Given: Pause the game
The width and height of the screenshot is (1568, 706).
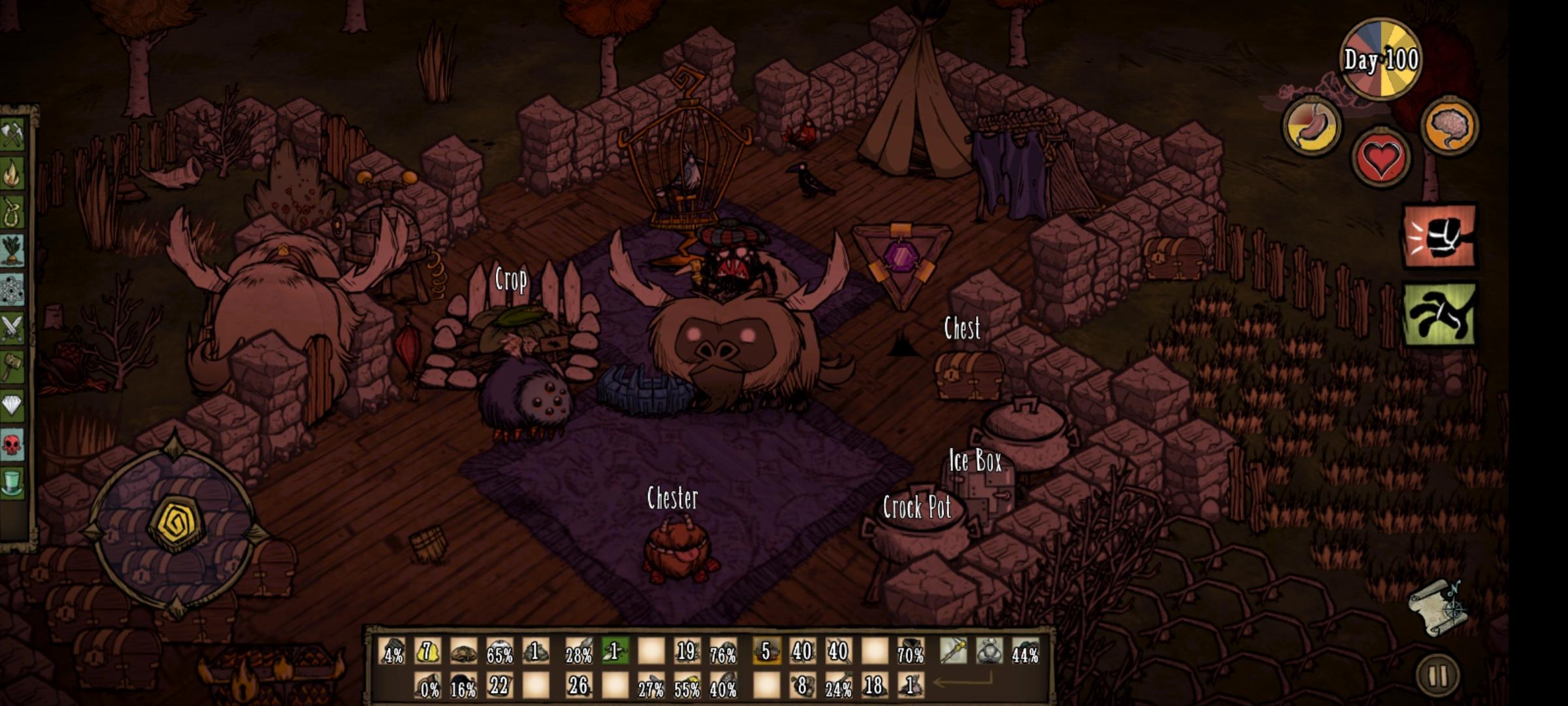Looking at the screenshot, I should (1438, 676).
